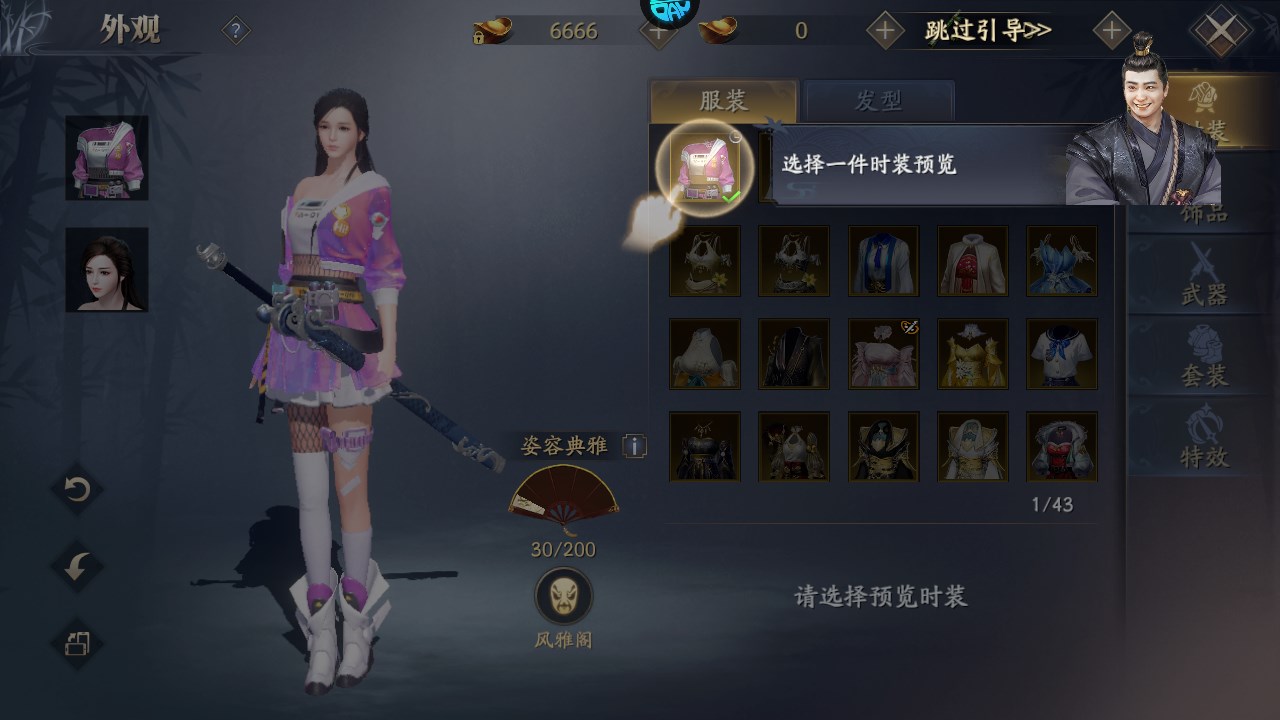Stay on the 服装 (Clothing) tab
This screenshot has height=720, width=1280.
pyautogui.click(x=722, y=99)
